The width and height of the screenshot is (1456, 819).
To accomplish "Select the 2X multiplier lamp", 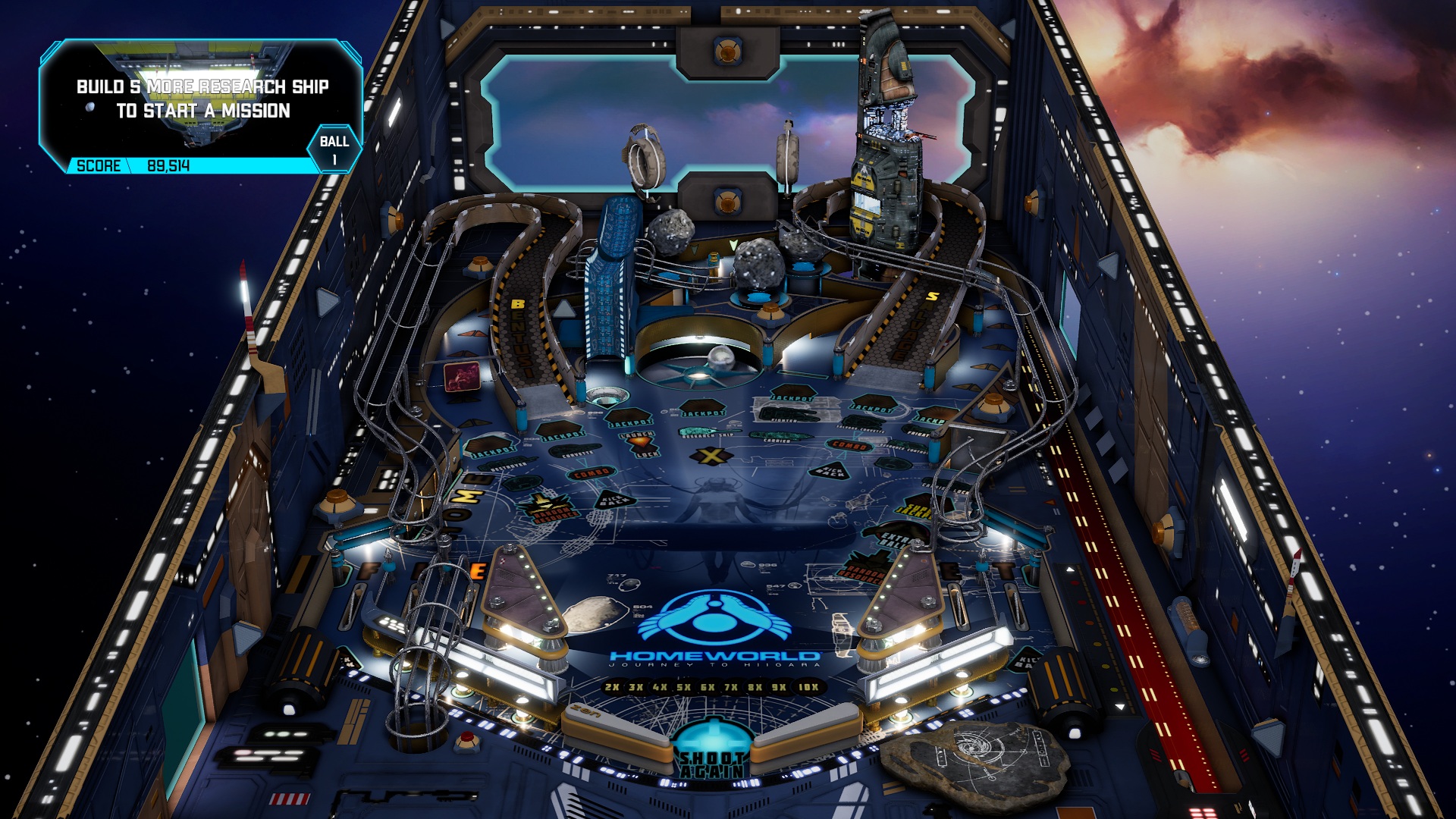I will pyautogui.click(x=612, y=687).
